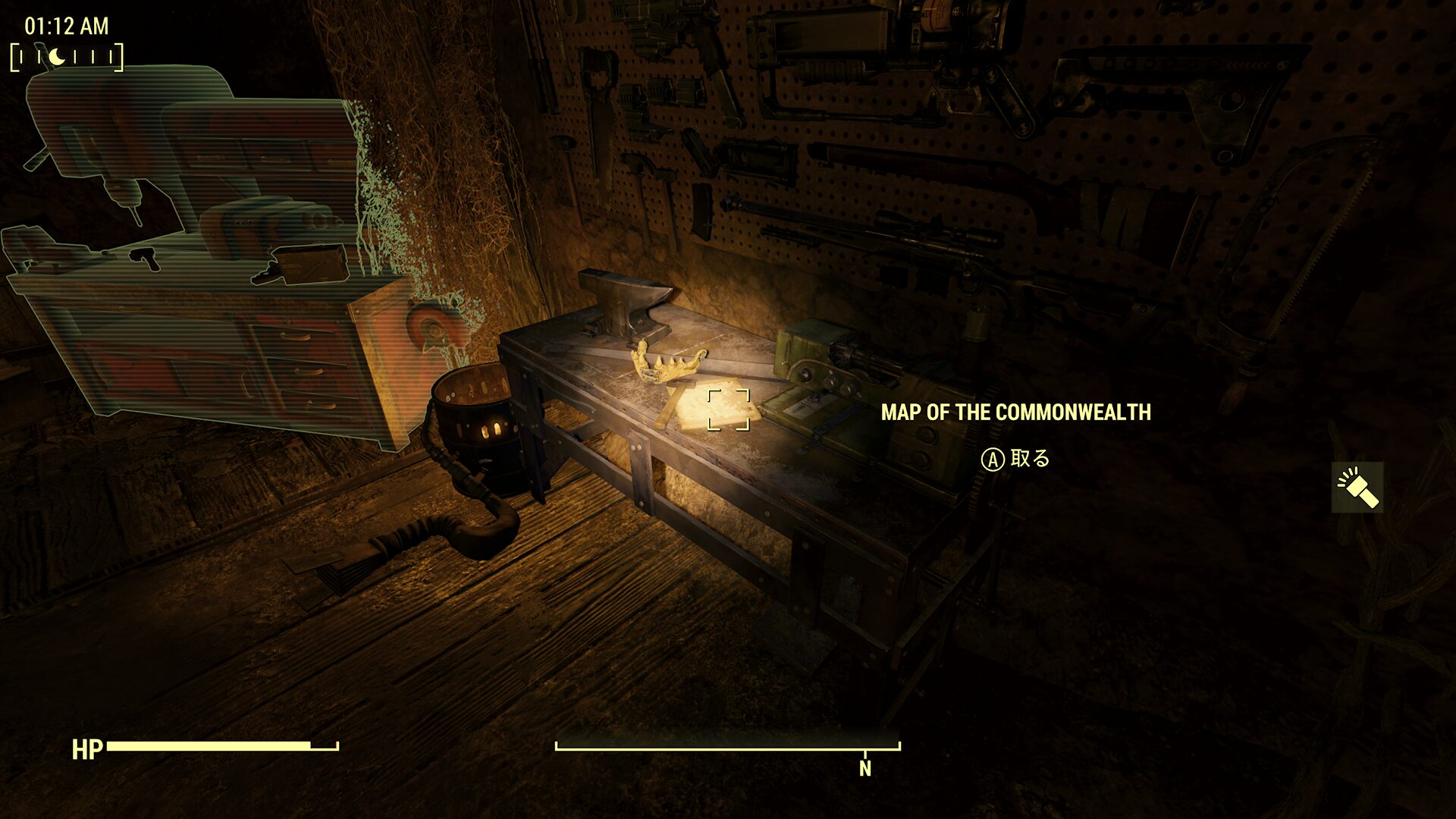Click the compass bar showing North

pyautogui.click(x=728, y=748)
